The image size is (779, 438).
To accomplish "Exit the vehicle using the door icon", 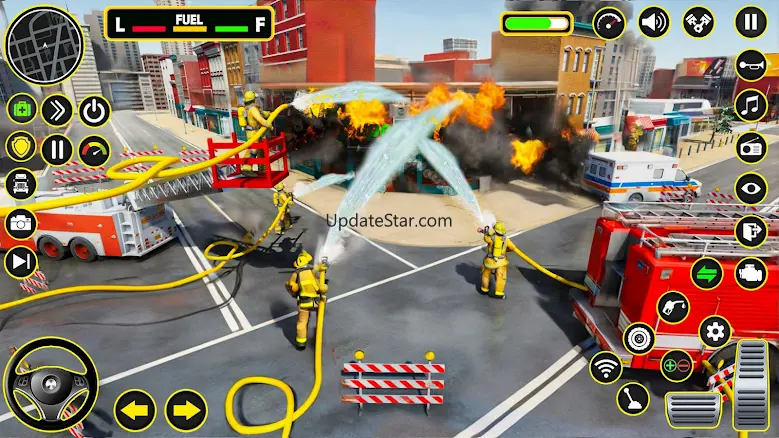I will pyautogui.click(x=750, y=231).
